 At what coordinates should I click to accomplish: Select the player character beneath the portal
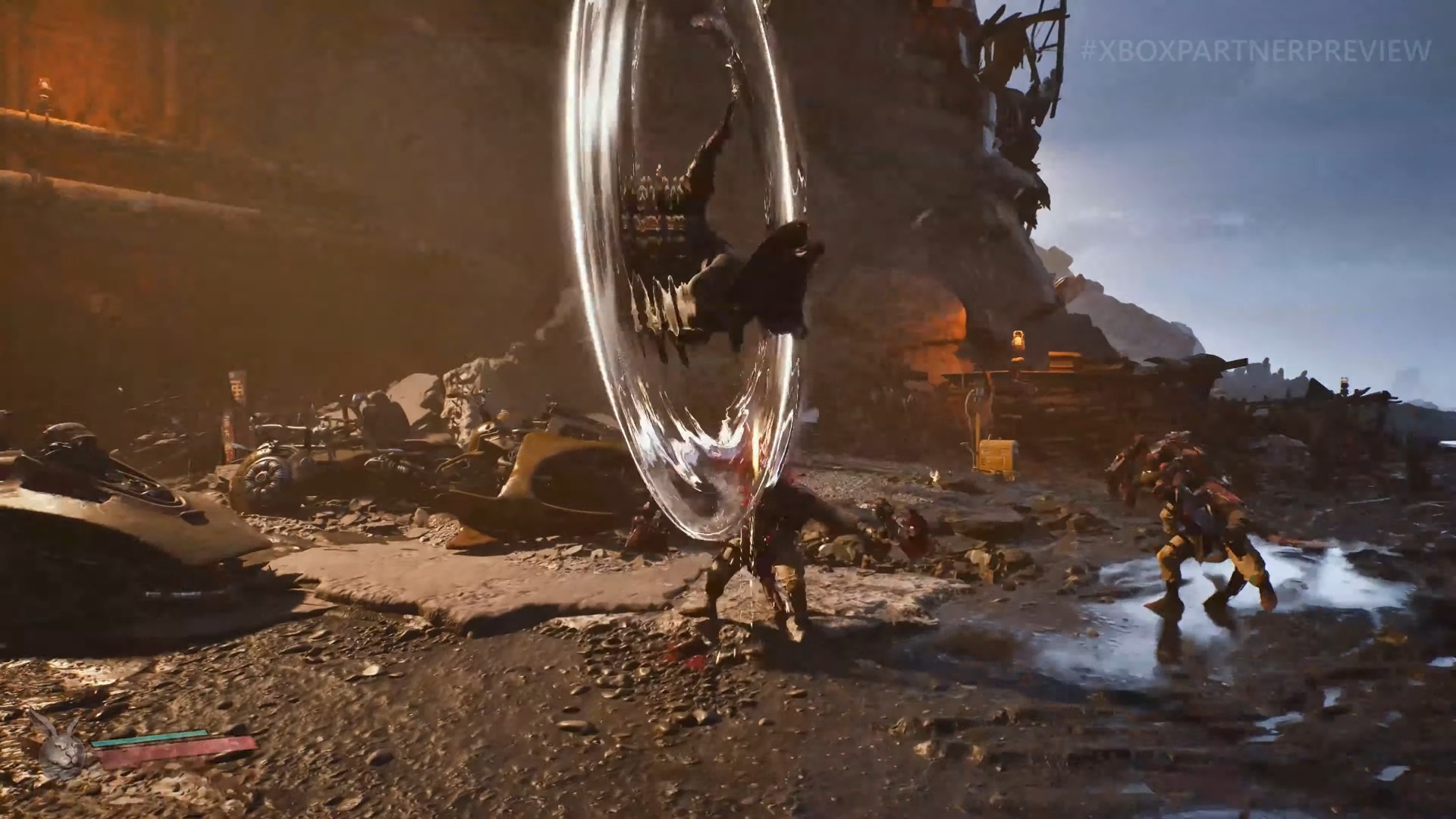click(758, 561)
